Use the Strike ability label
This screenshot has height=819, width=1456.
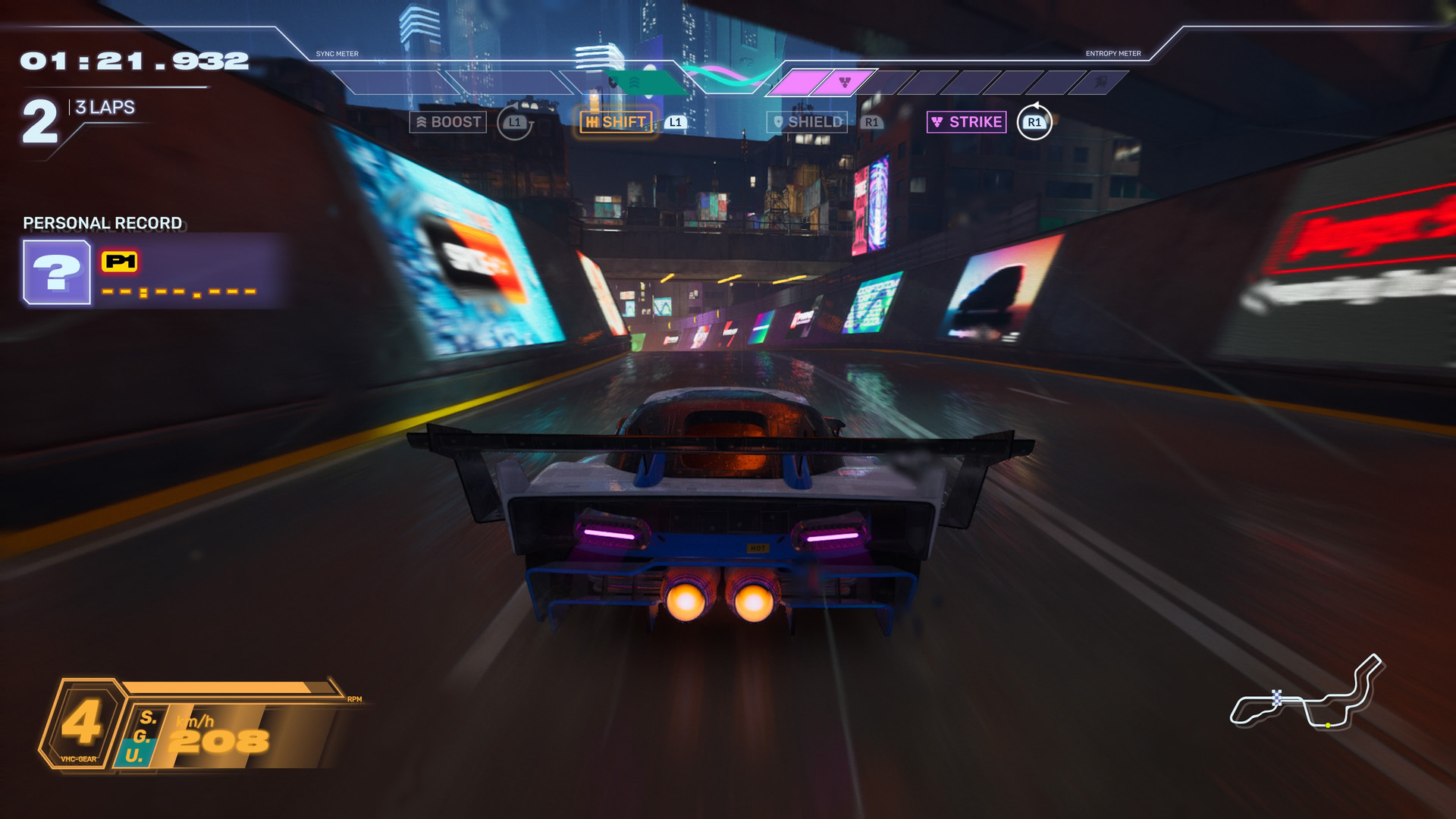pos(967,122)
